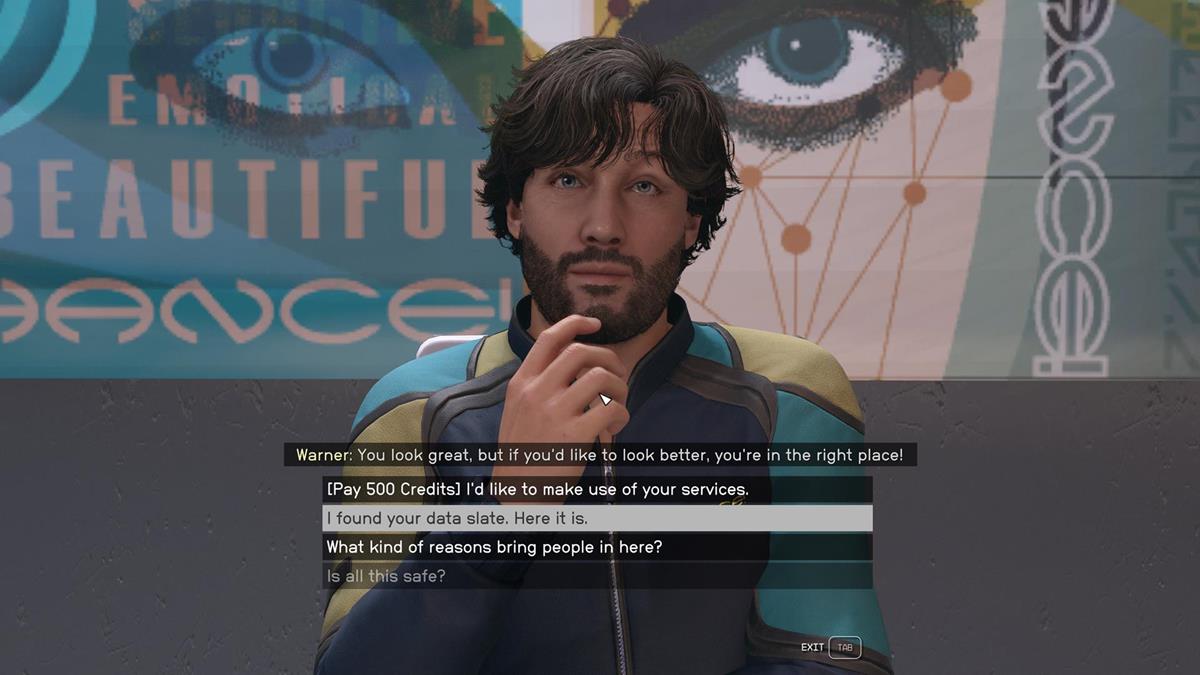Choose the Pay 500 Credits services option
The width and height of the screenshot is (1200, 675).
coord(537,490)
